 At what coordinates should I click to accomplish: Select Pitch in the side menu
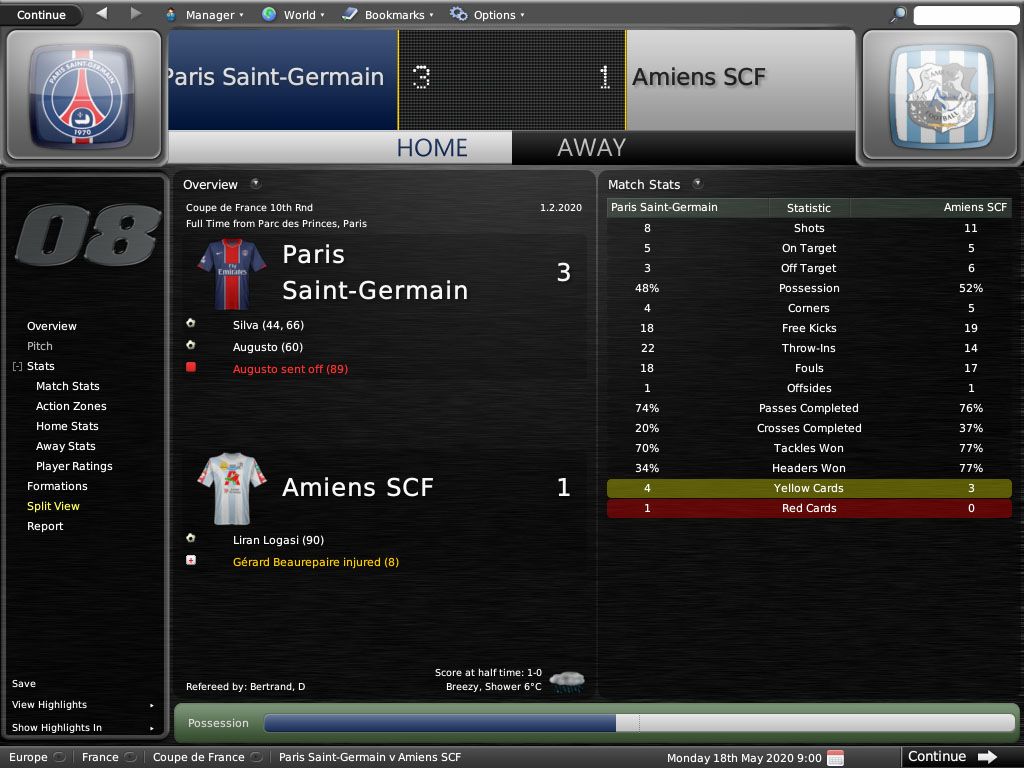pos(40,346)
